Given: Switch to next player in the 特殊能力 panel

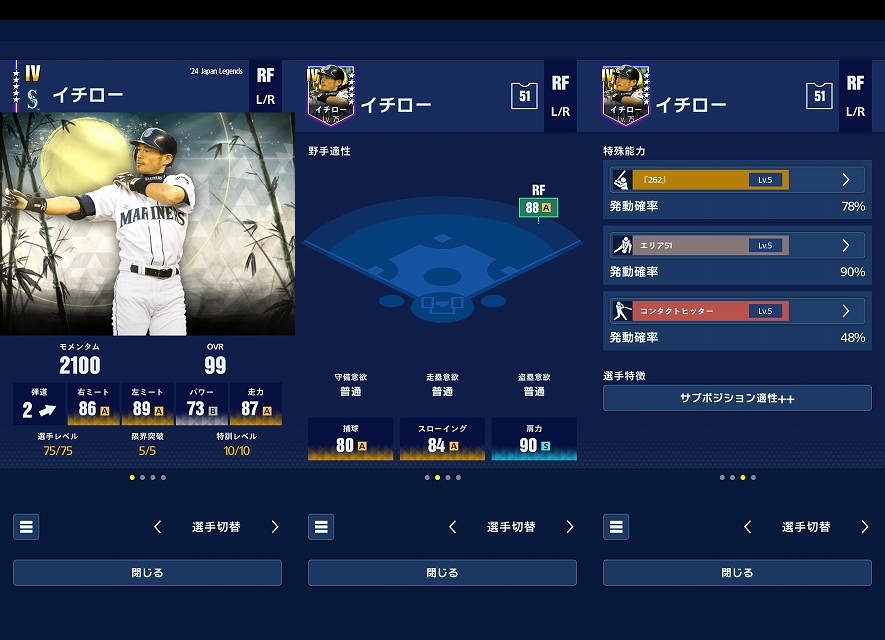Looking at the screenshot, I should pos(865,527).
